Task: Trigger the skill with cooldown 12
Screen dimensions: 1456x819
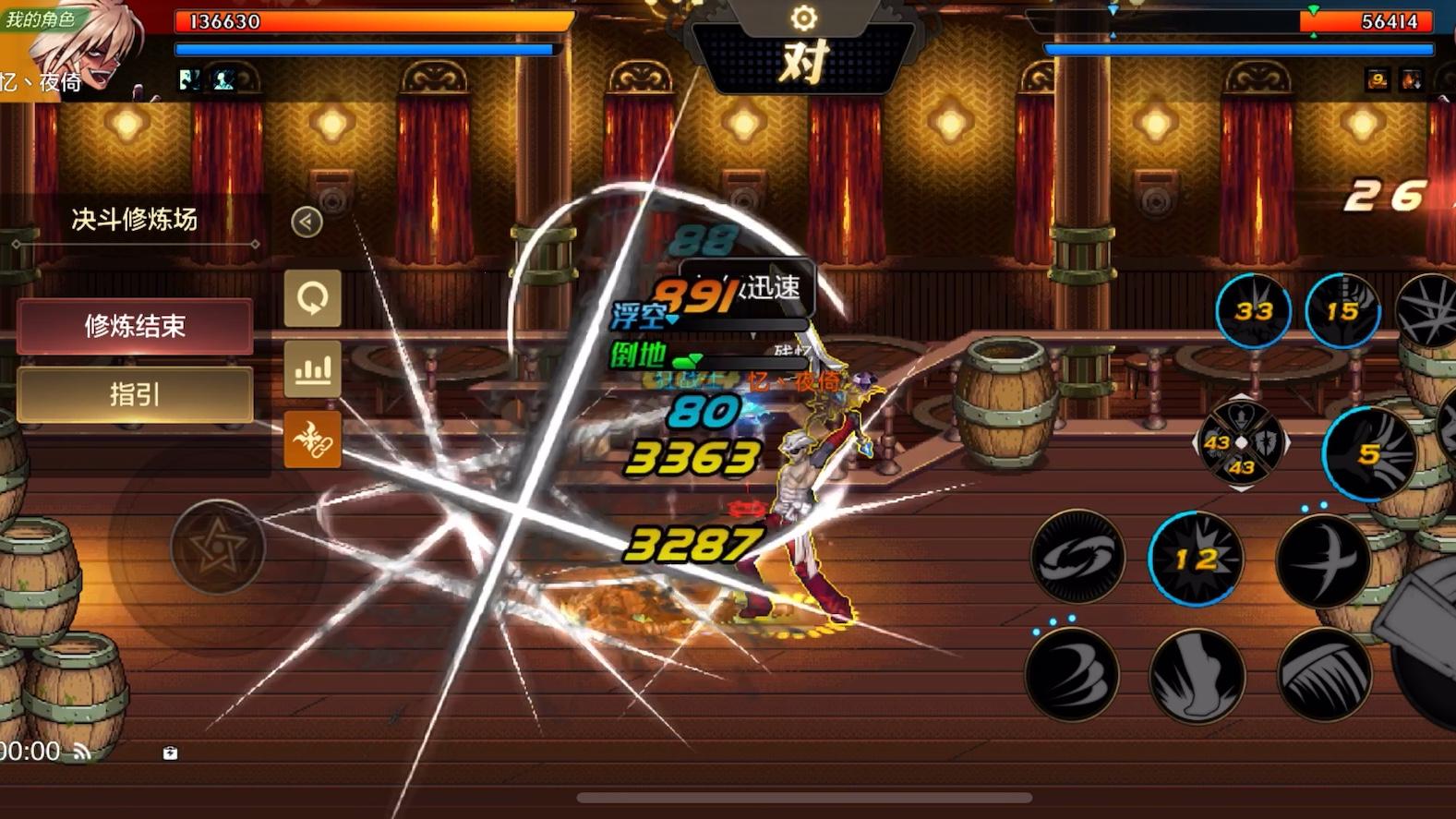Action: (x=1196, y=559)
